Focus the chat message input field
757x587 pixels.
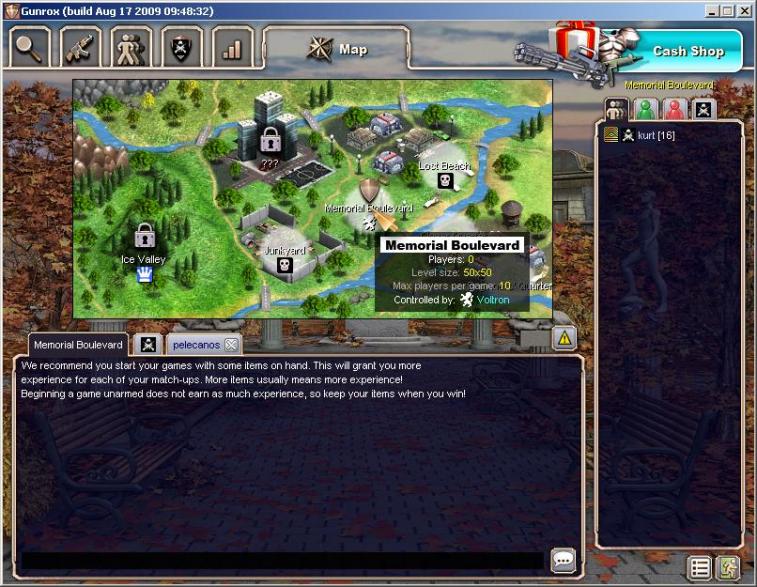tap(282, 561)
